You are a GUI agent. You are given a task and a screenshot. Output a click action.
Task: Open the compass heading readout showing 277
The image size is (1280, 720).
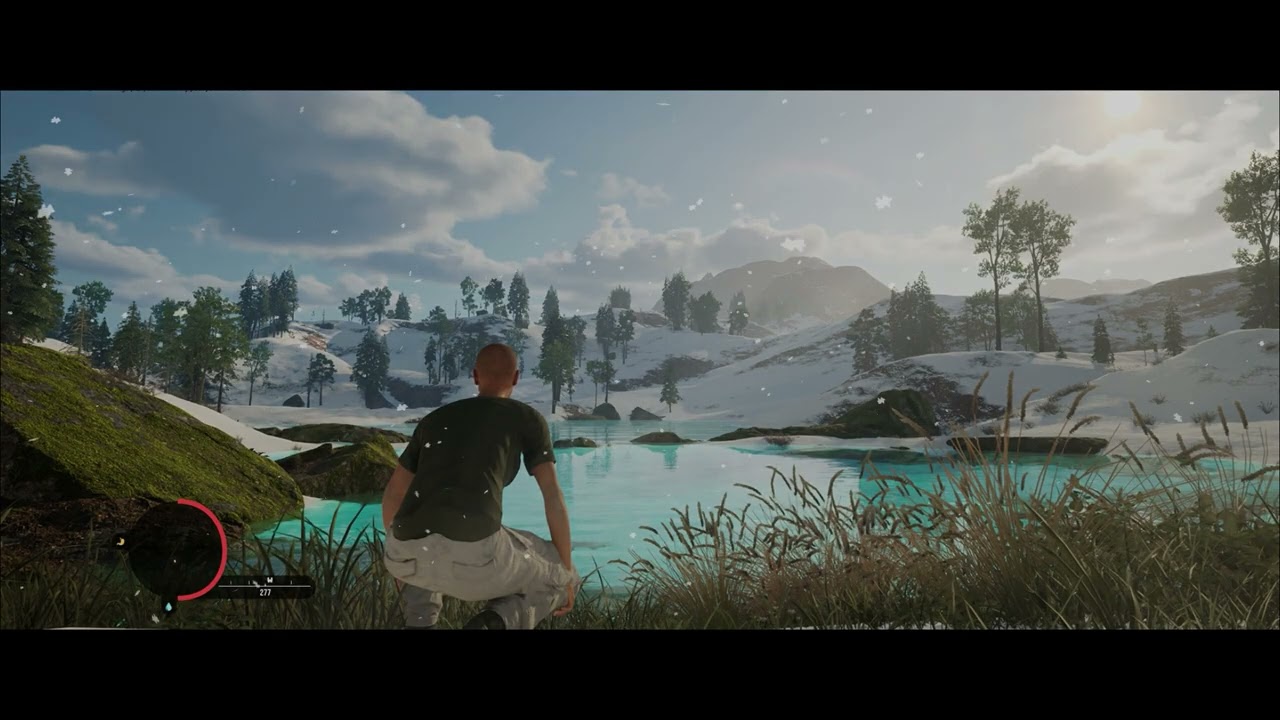coord(266,592)
